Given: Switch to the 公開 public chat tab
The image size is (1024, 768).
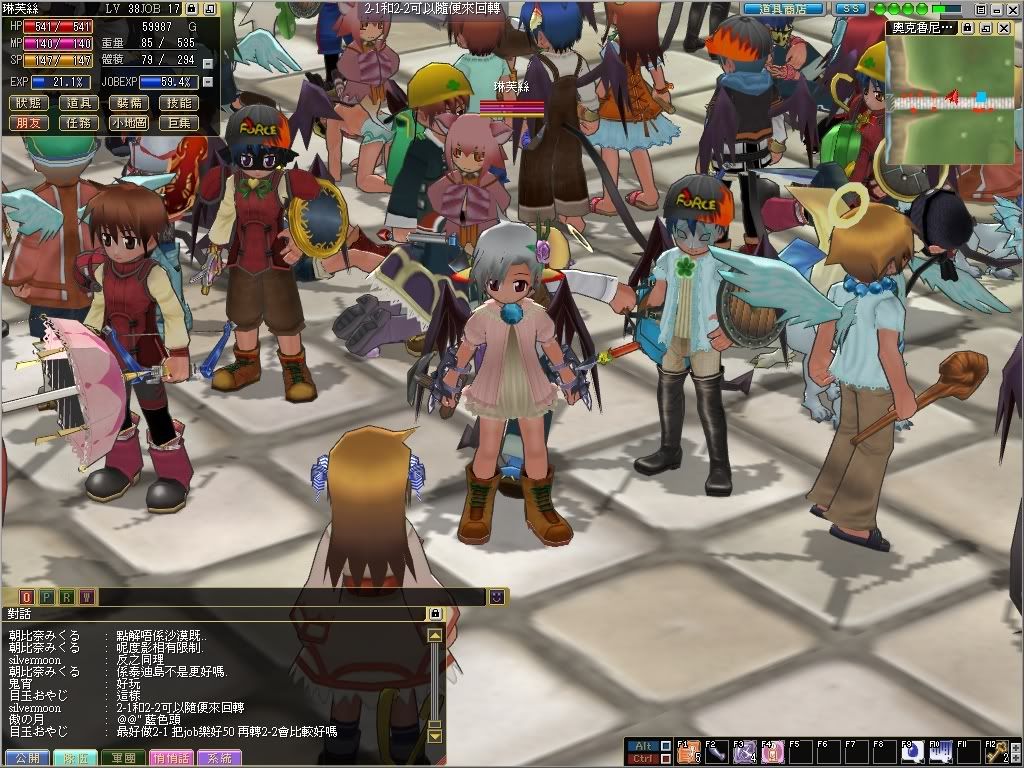Looking at the screenshot, I should pos(25,759).
